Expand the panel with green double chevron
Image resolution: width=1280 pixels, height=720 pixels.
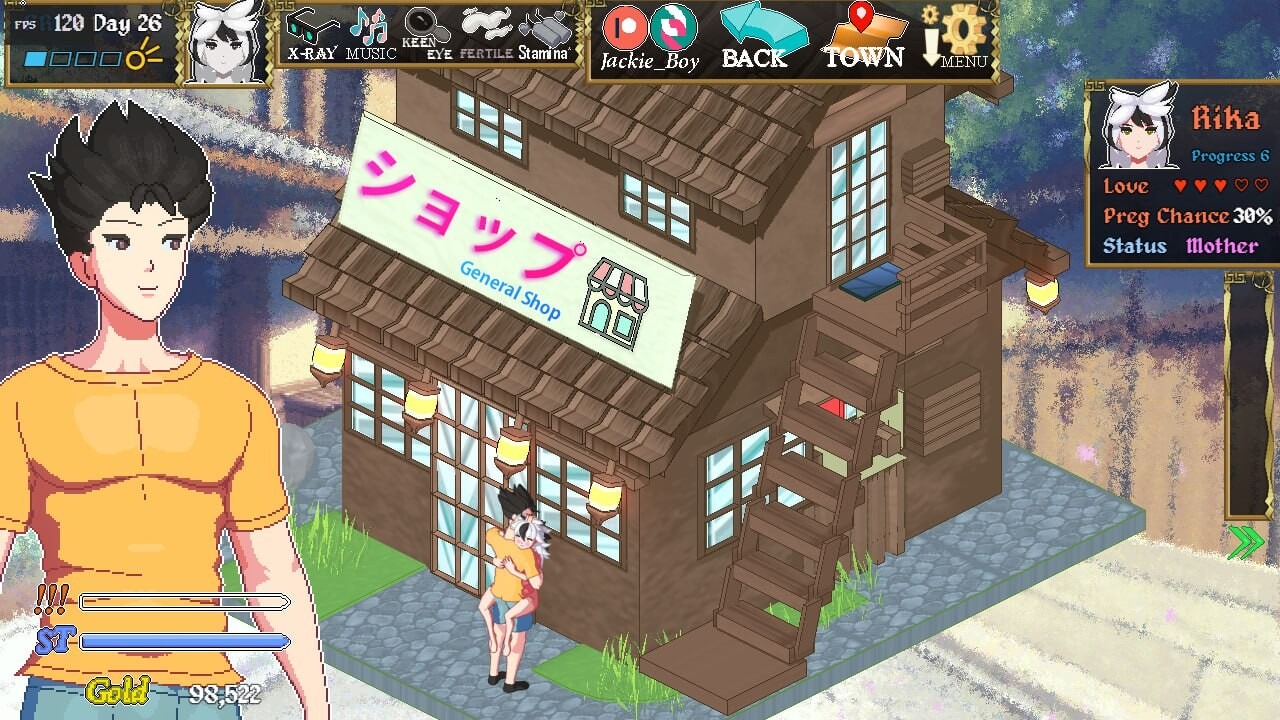[x=1244, y=541]
